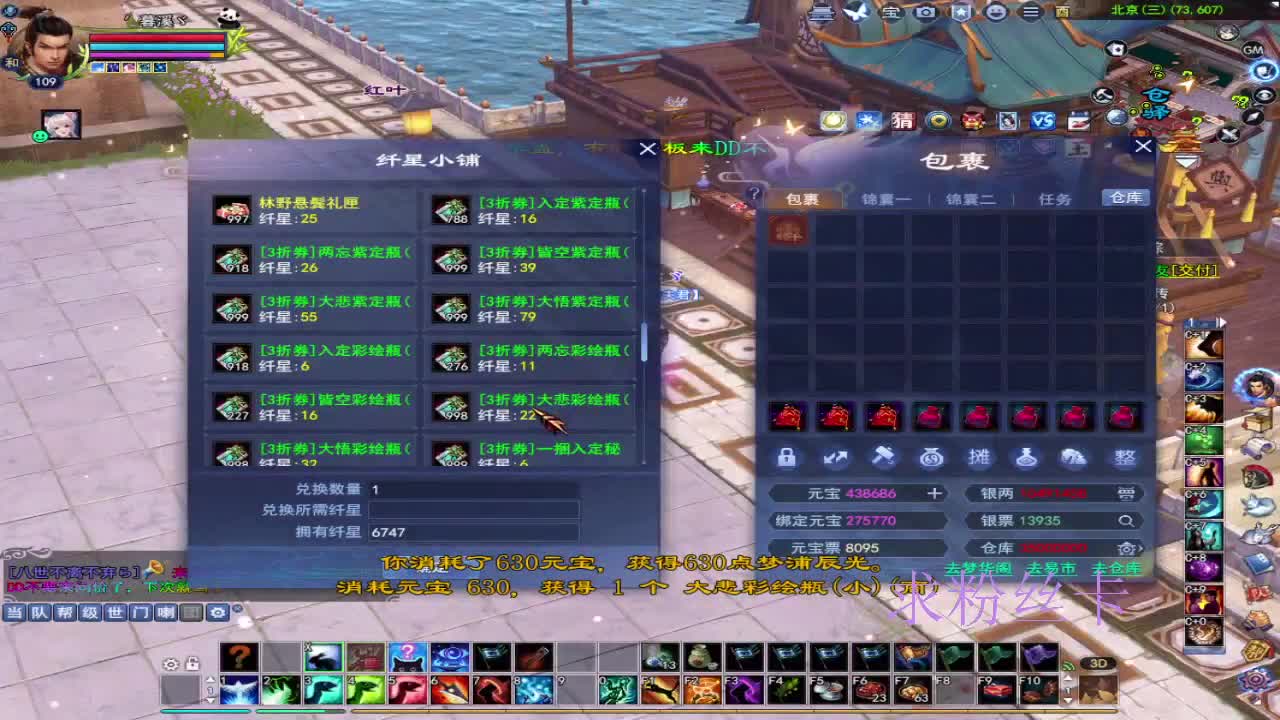Click the hammer repair icon in the bag panel
The height and width of the screenshot is (720, 1280).
click(x=883, y=457)
